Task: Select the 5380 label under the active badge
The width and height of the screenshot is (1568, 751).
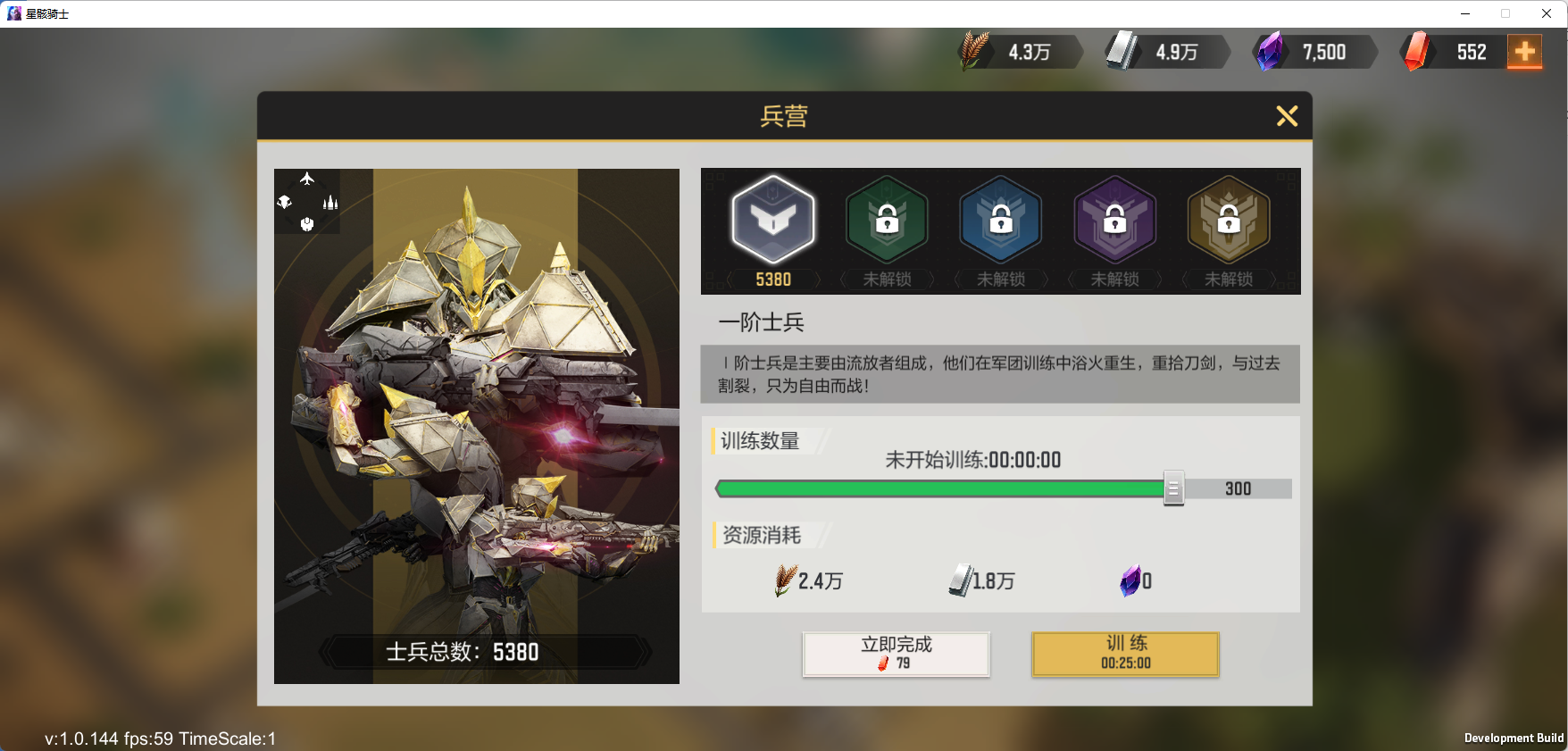Action: pos(773,280)
